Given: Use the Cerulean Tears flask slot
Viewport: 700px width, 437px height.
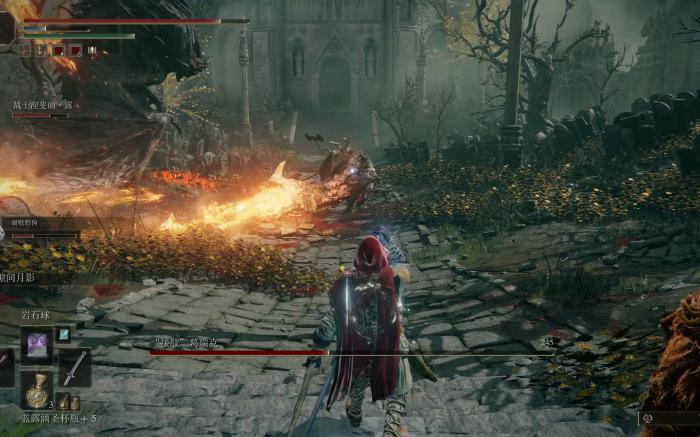Looking at the screenshot, I should coord(38,388).
